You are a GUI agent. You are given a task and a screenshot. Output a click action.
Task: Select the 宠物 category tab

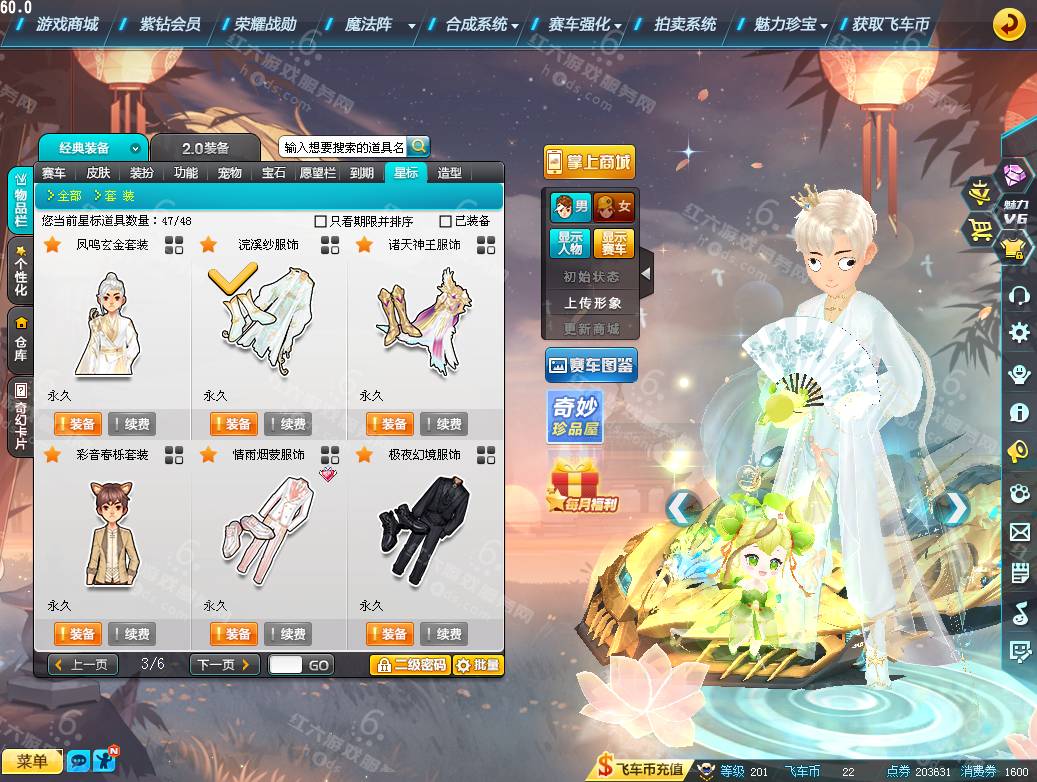[230, 173]
